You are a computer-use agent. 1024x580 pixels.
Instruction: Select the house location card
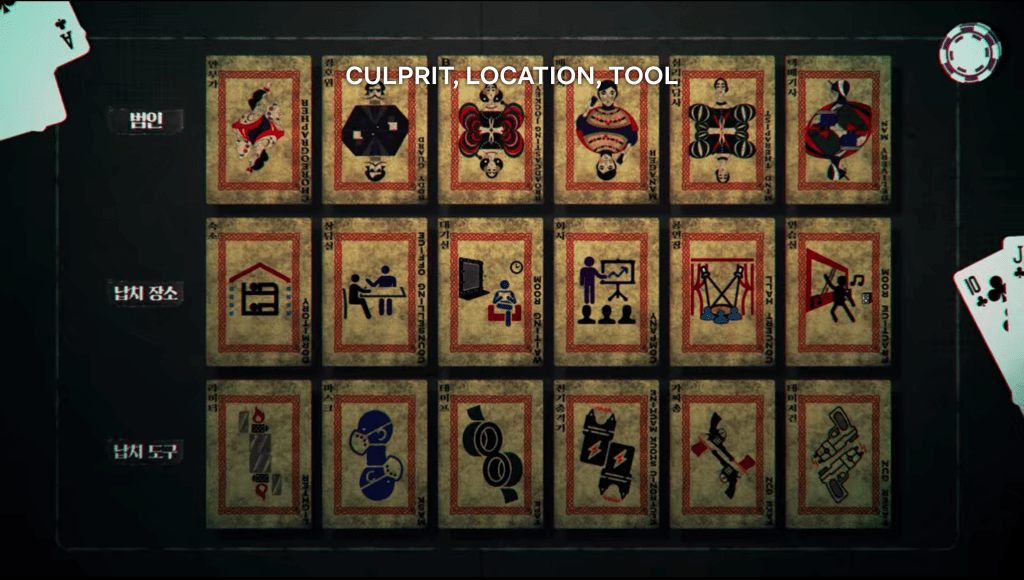[x=258, y=292]
